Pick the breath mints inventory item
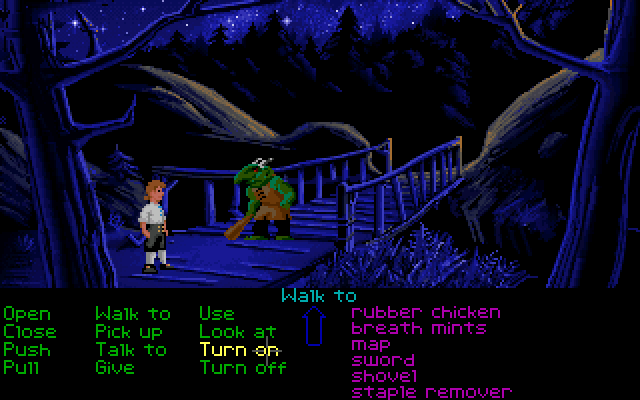Screen dimensions: 640x400 coord(419,328)
